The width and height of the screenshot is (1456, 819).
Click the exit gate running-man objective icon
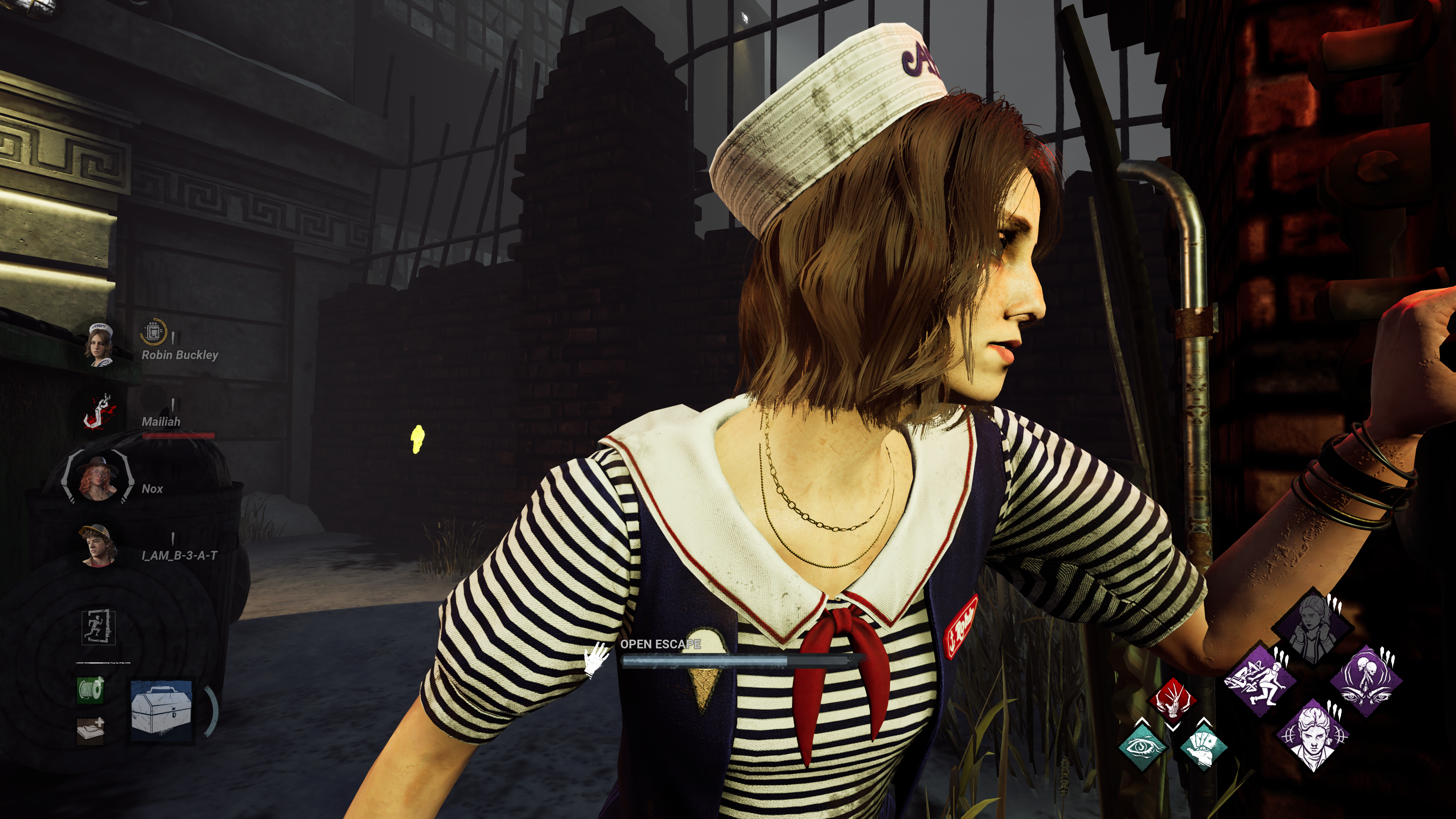pos(98,628)
